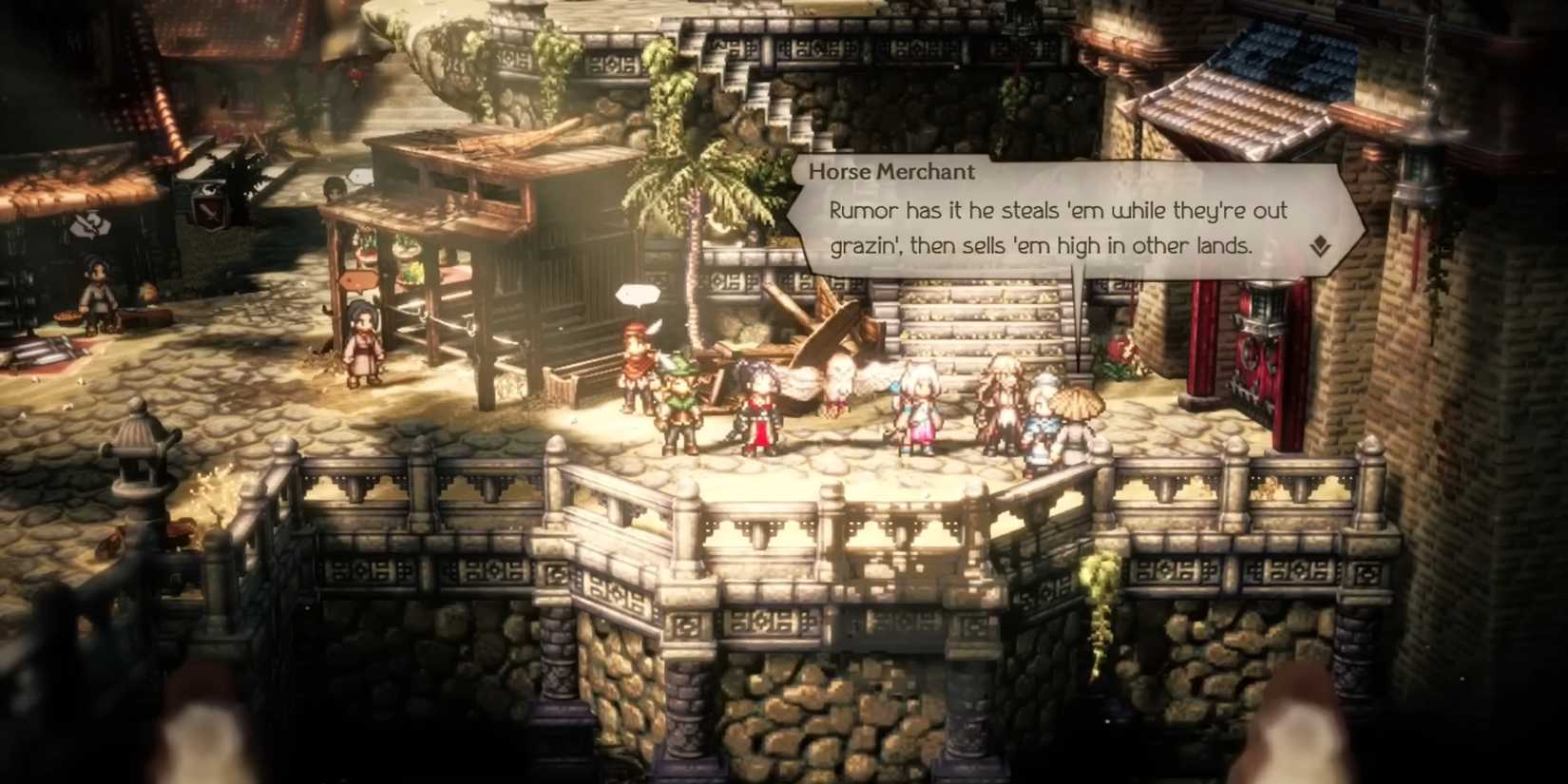This screenshot has width=1568, height=784.
Task: Click the sword-and-shield armory shop sign
Action: click(207, 210)
